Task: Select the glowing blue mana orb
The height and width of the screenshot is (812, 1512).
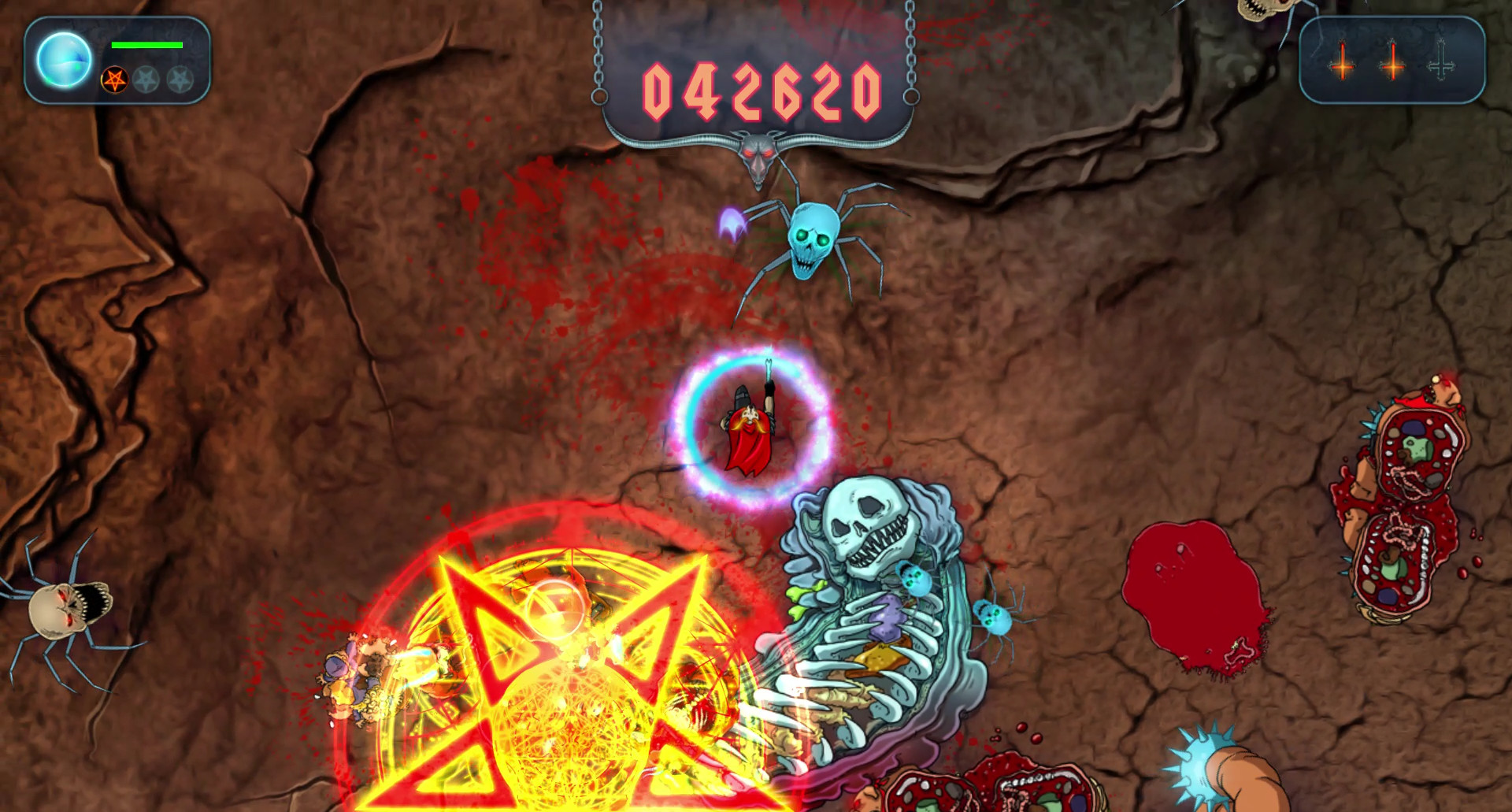Action: click(65, 60)
